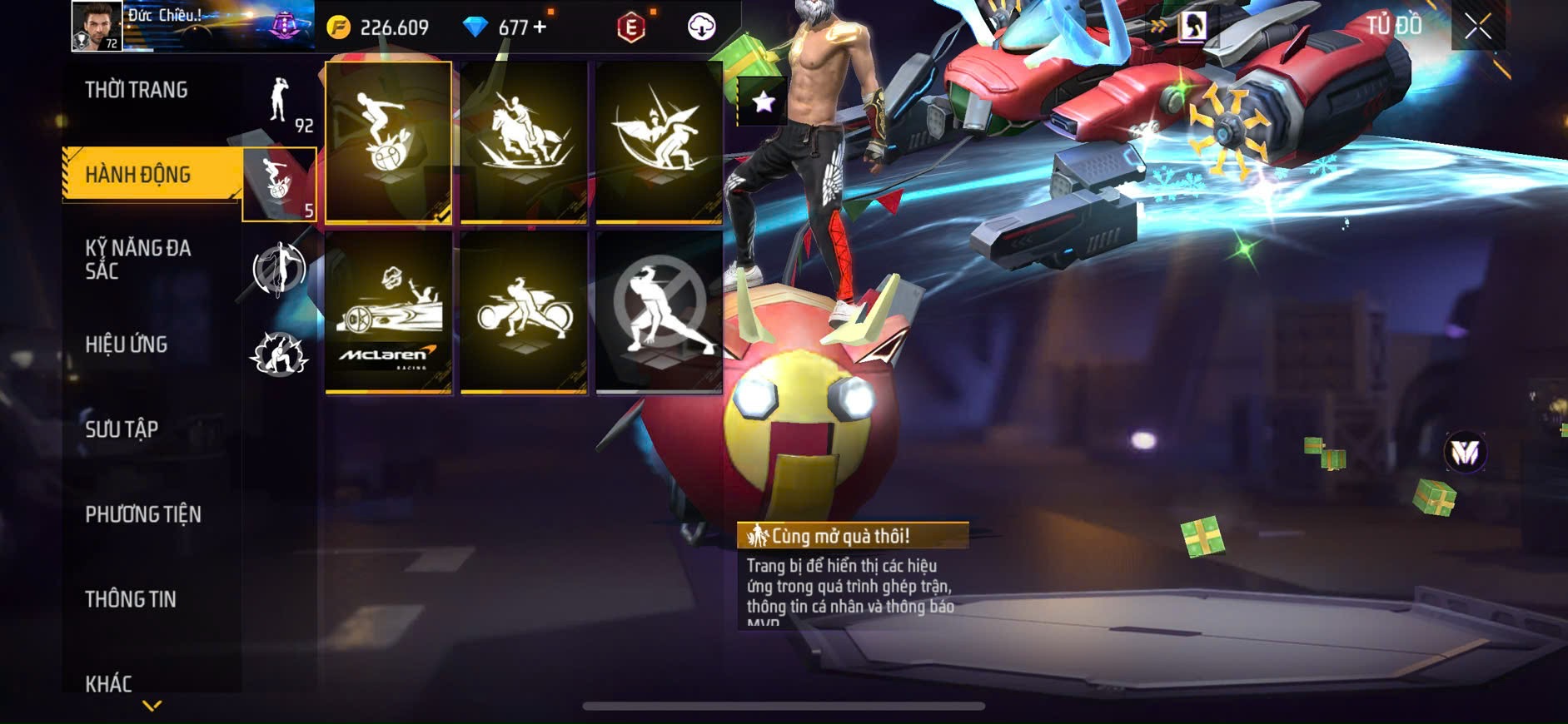Select the pterodactyl emote tile
This screenshot has width=1568, height=724.
tap(659, 141)
